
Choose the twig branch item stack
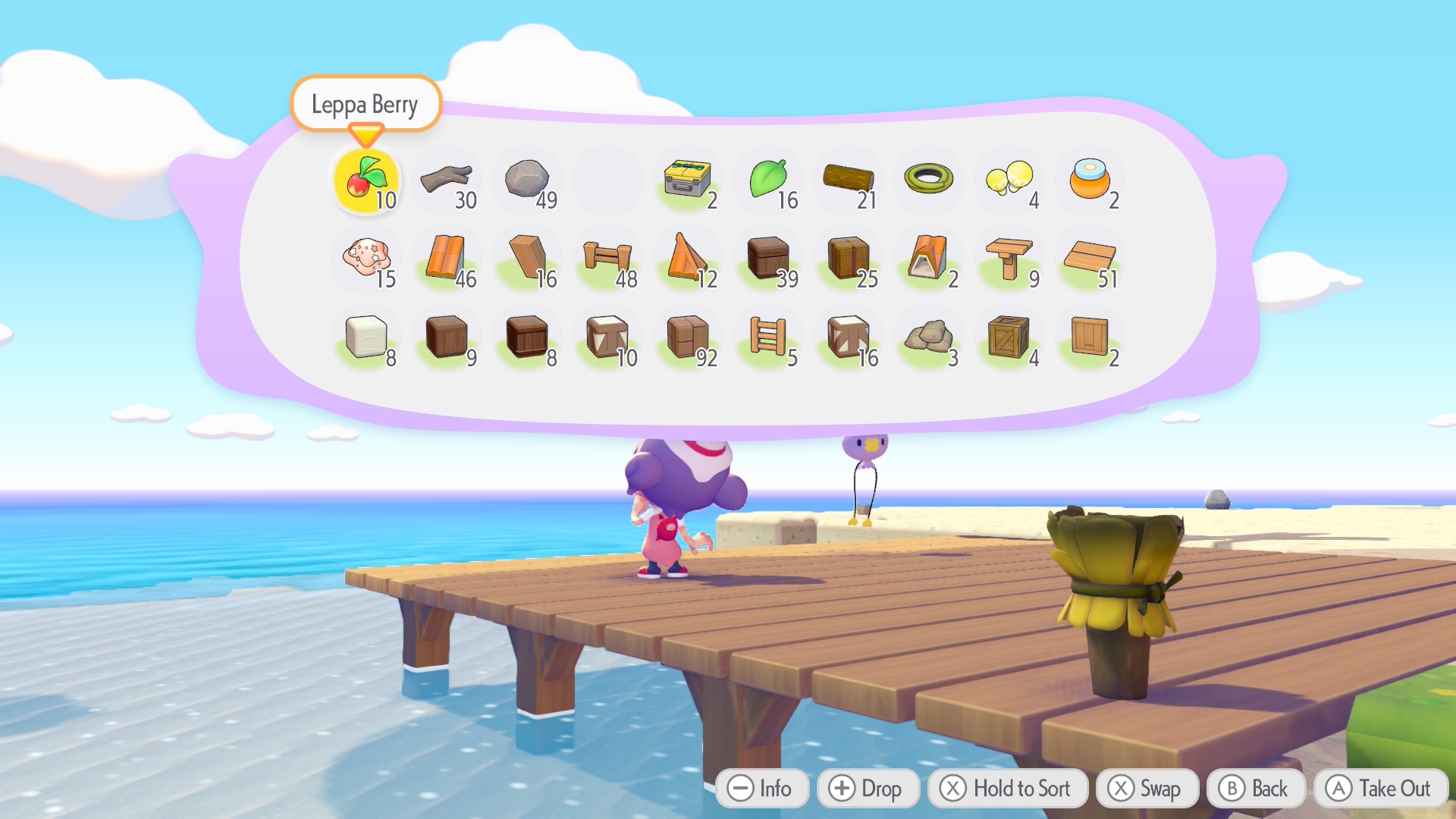(x=448, y=180)
